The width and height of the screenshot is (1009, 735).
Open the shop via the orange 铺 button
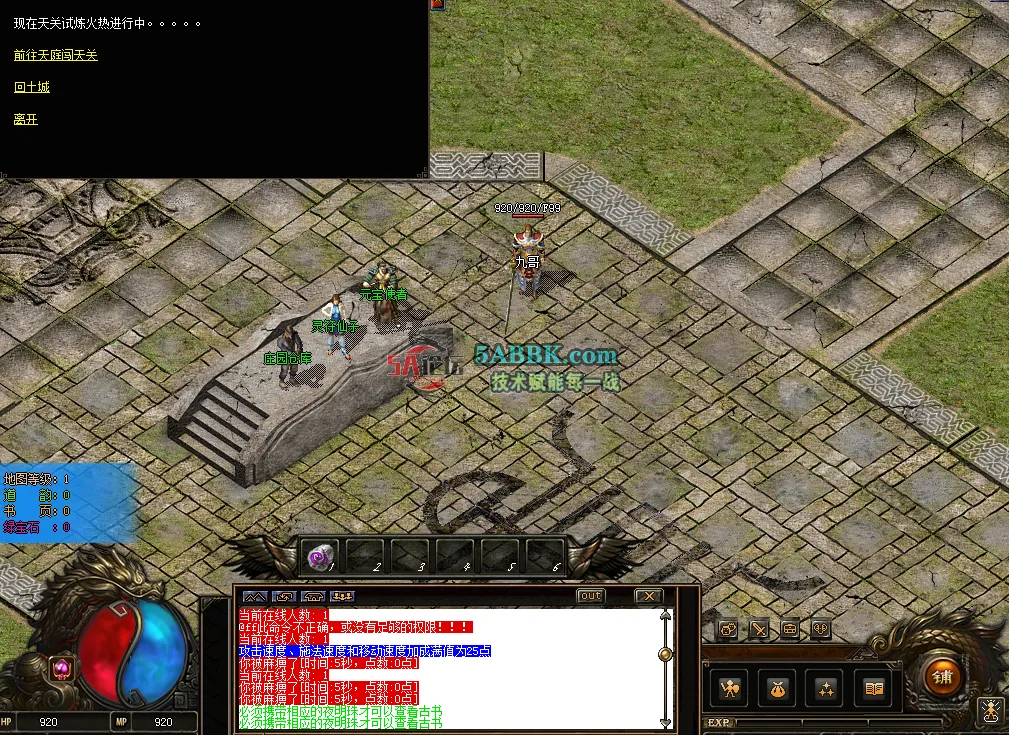(x=940, y=677)
